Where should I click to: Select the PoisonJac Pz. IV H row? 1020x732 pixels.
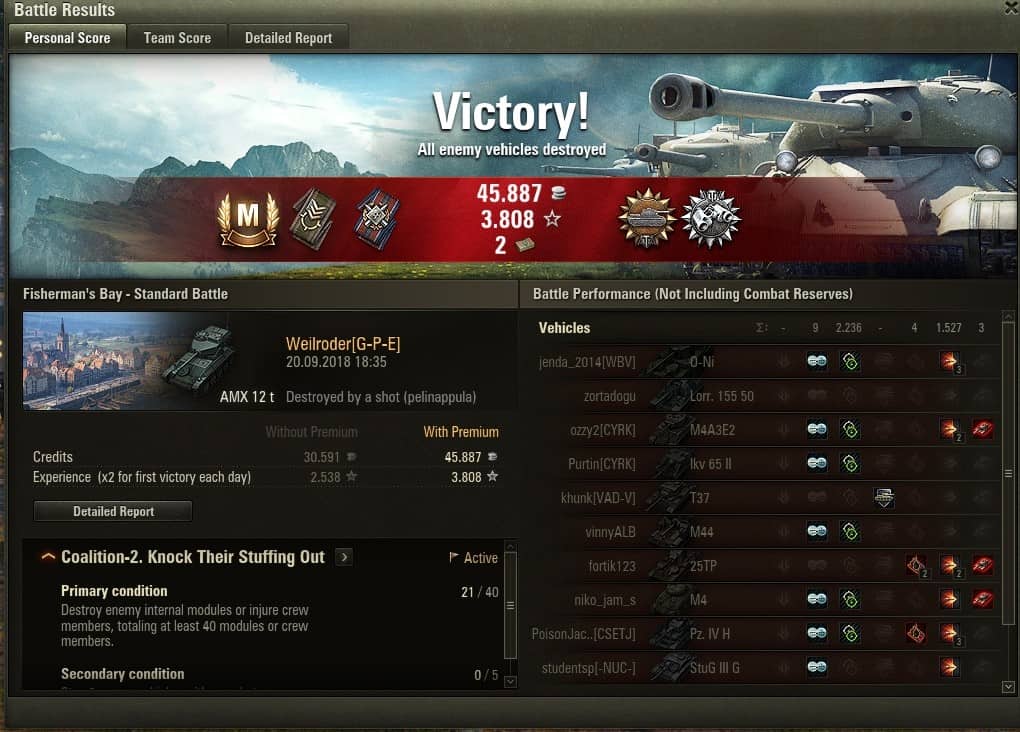[760, 634]
